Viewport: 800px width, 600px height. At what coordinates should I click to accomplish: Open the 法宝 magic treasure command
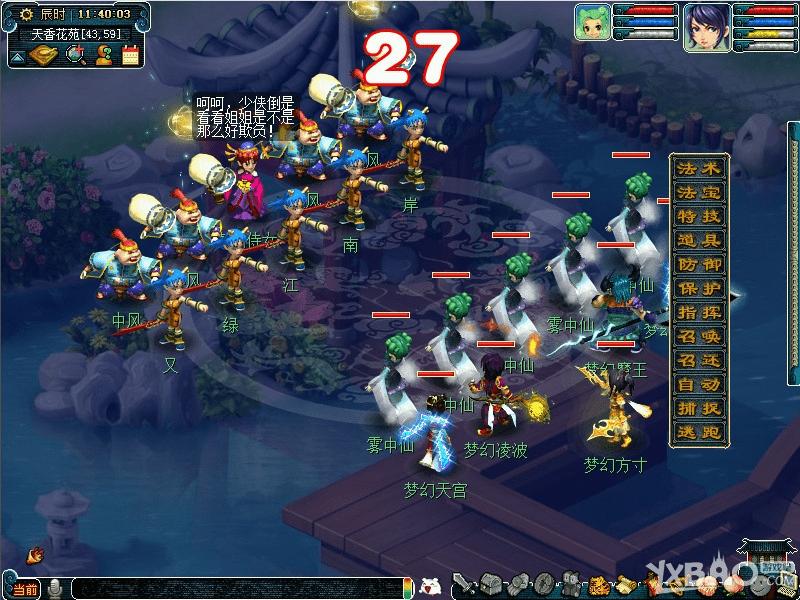(x=698, y=192)
